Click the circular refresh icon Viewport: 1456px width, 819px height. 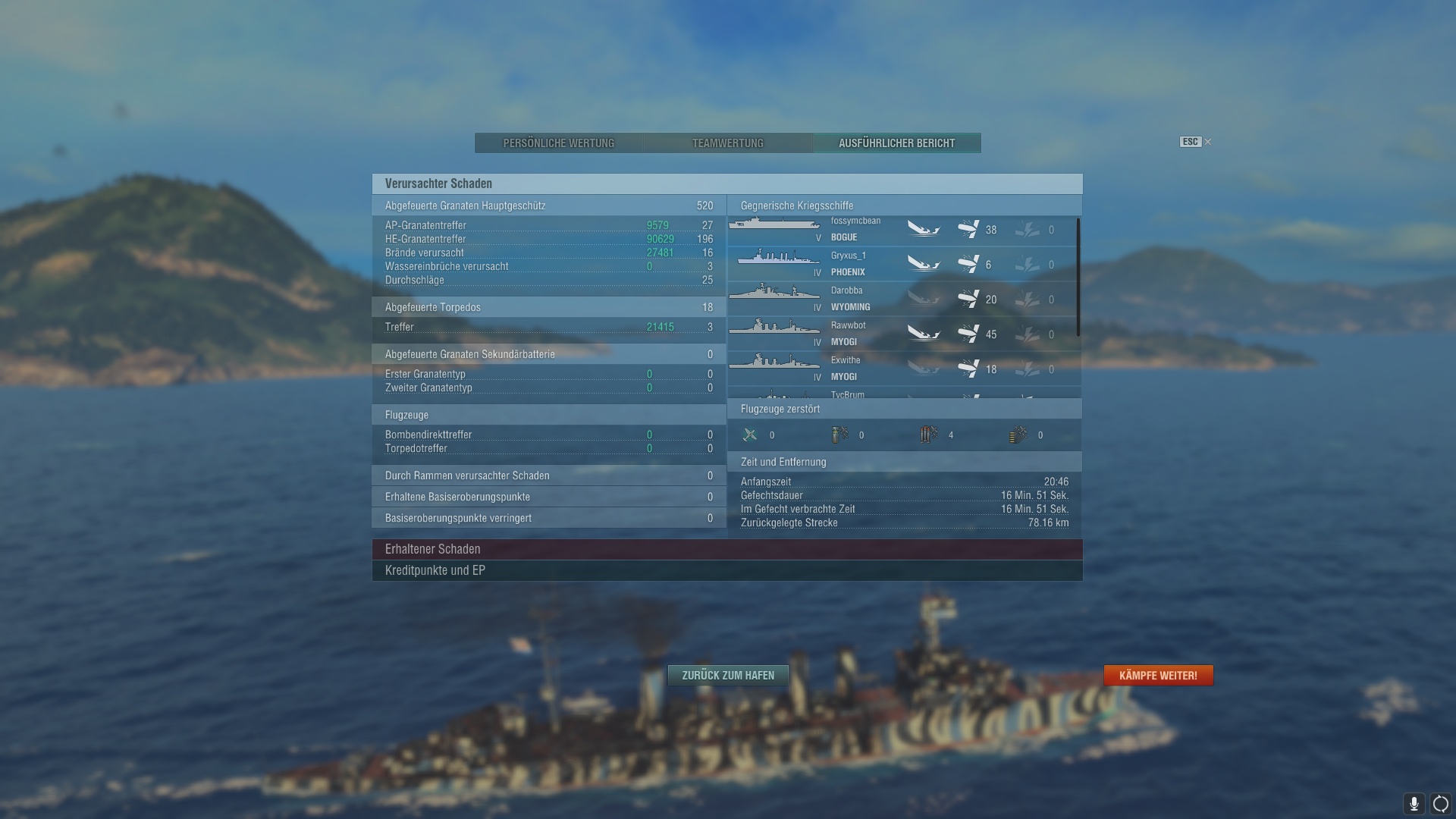point(1441,804)
